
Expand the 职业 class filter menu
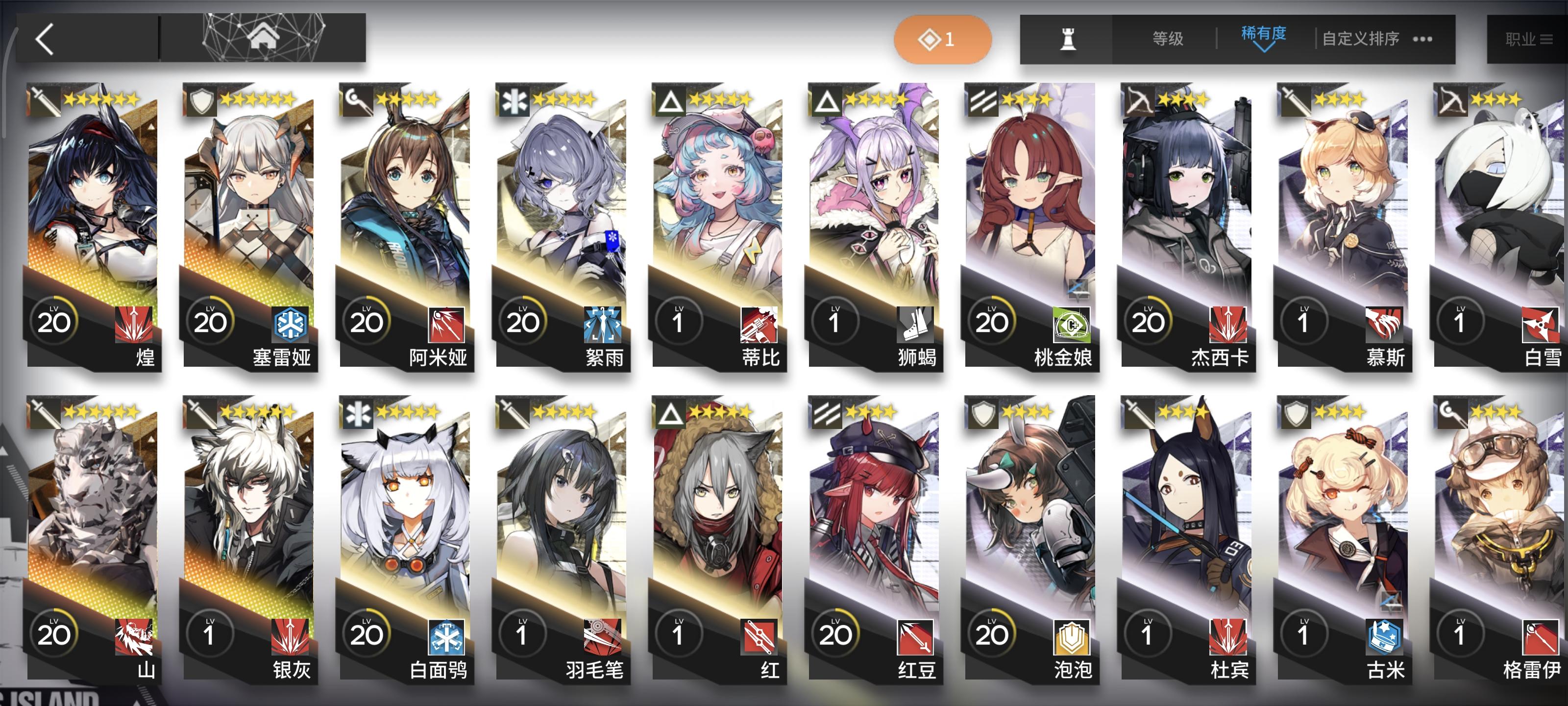pos(1519,38)
